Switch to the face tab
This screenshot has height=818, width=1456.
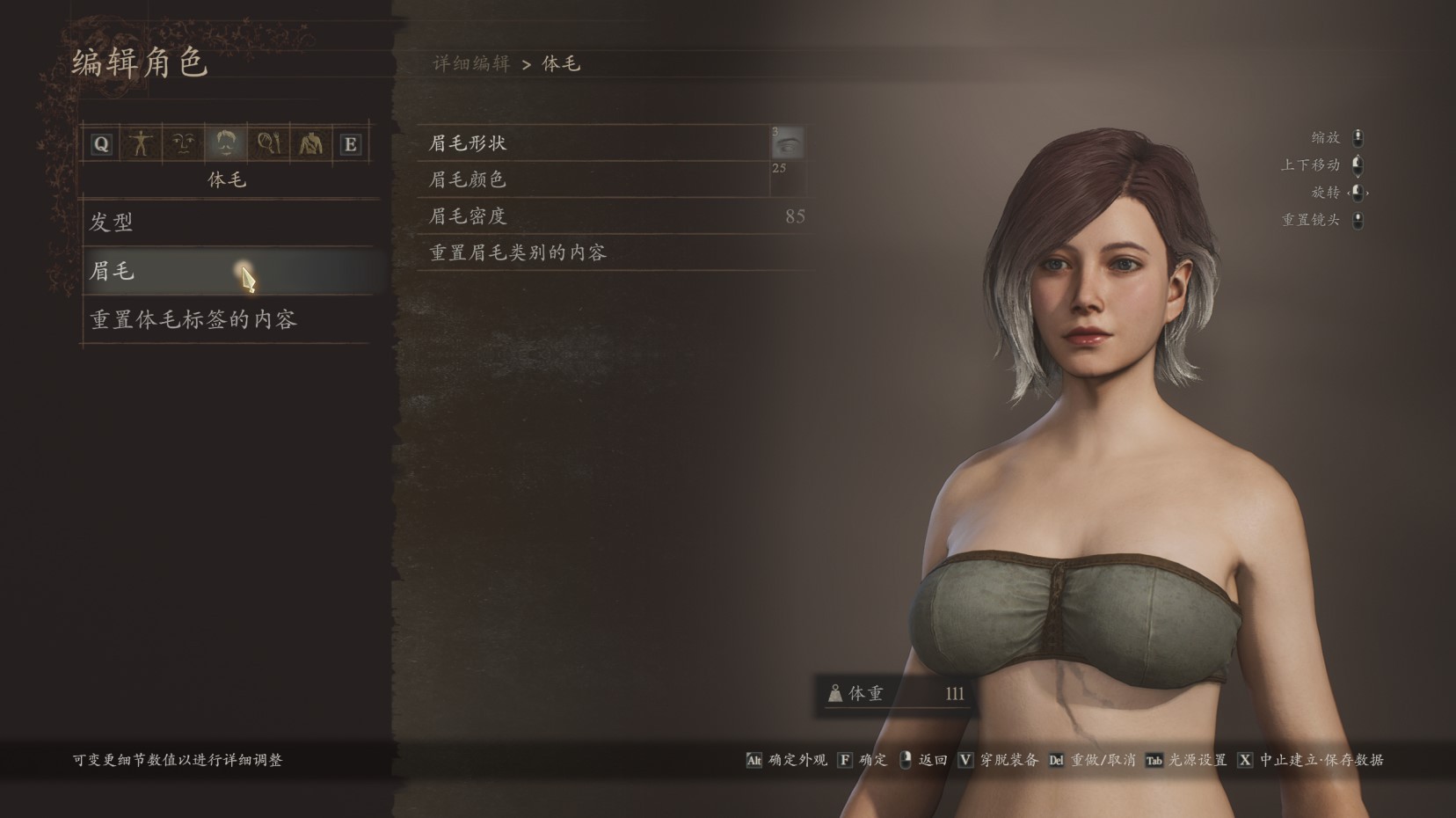point(183,143)
